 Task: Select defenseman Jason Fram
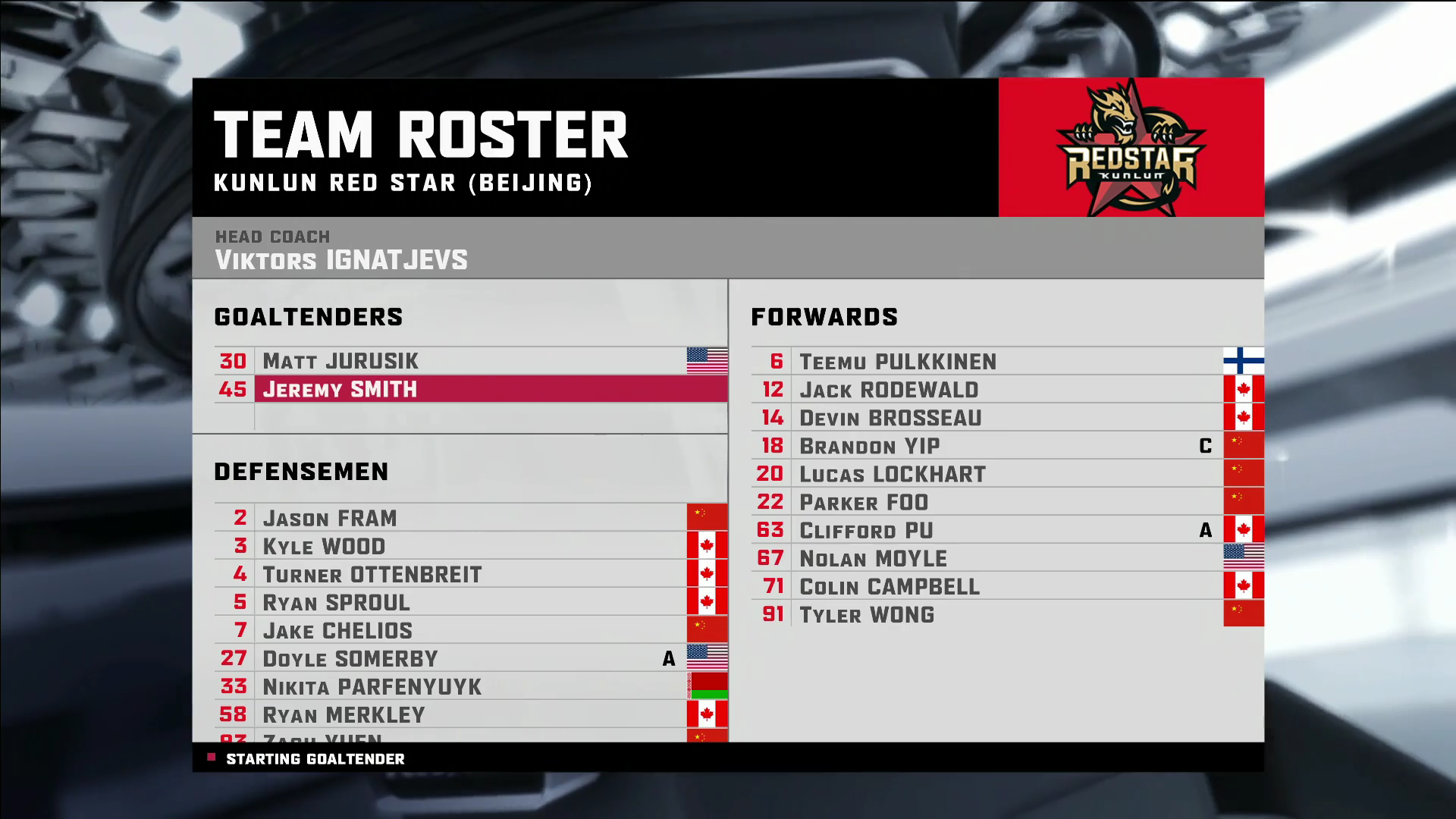tap(330, 518)
